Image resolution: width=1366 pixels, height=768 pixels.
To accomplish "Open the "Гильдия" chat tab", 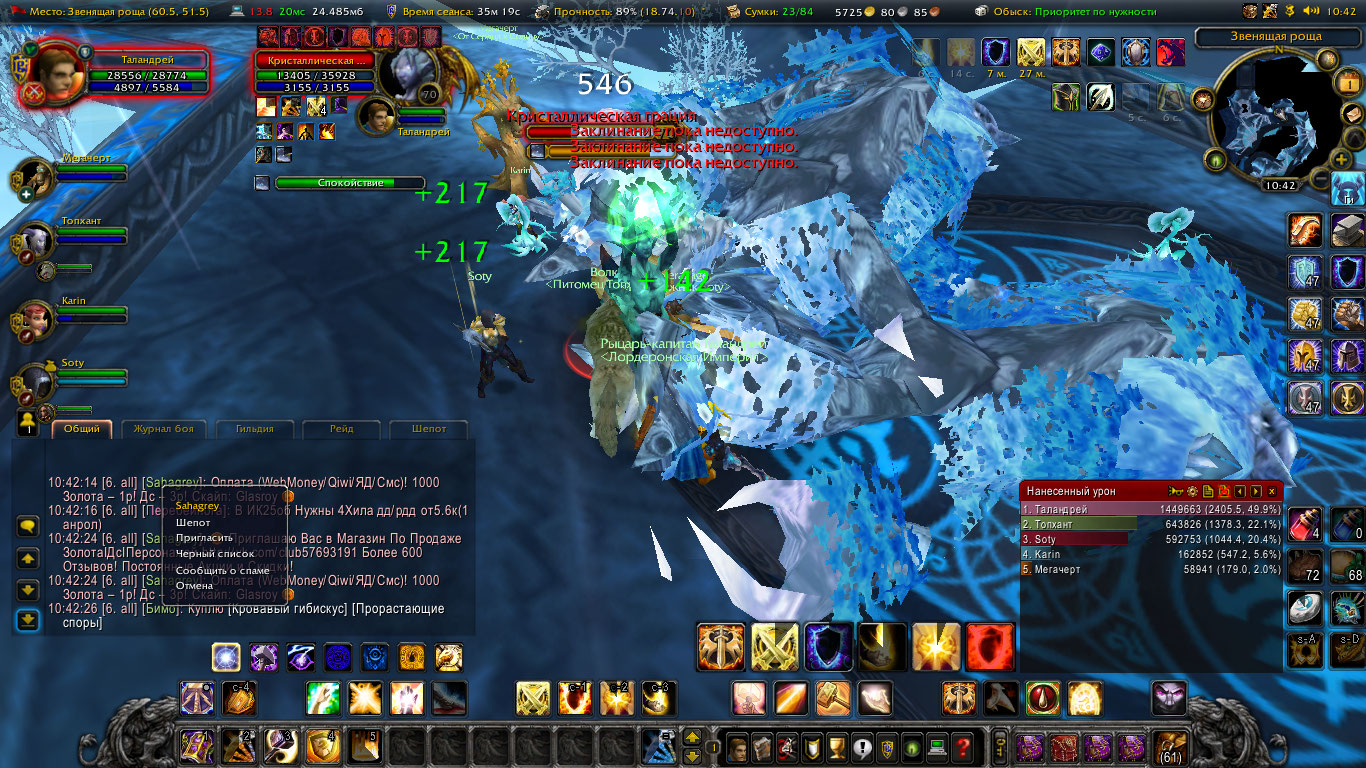I will (255, 429).
